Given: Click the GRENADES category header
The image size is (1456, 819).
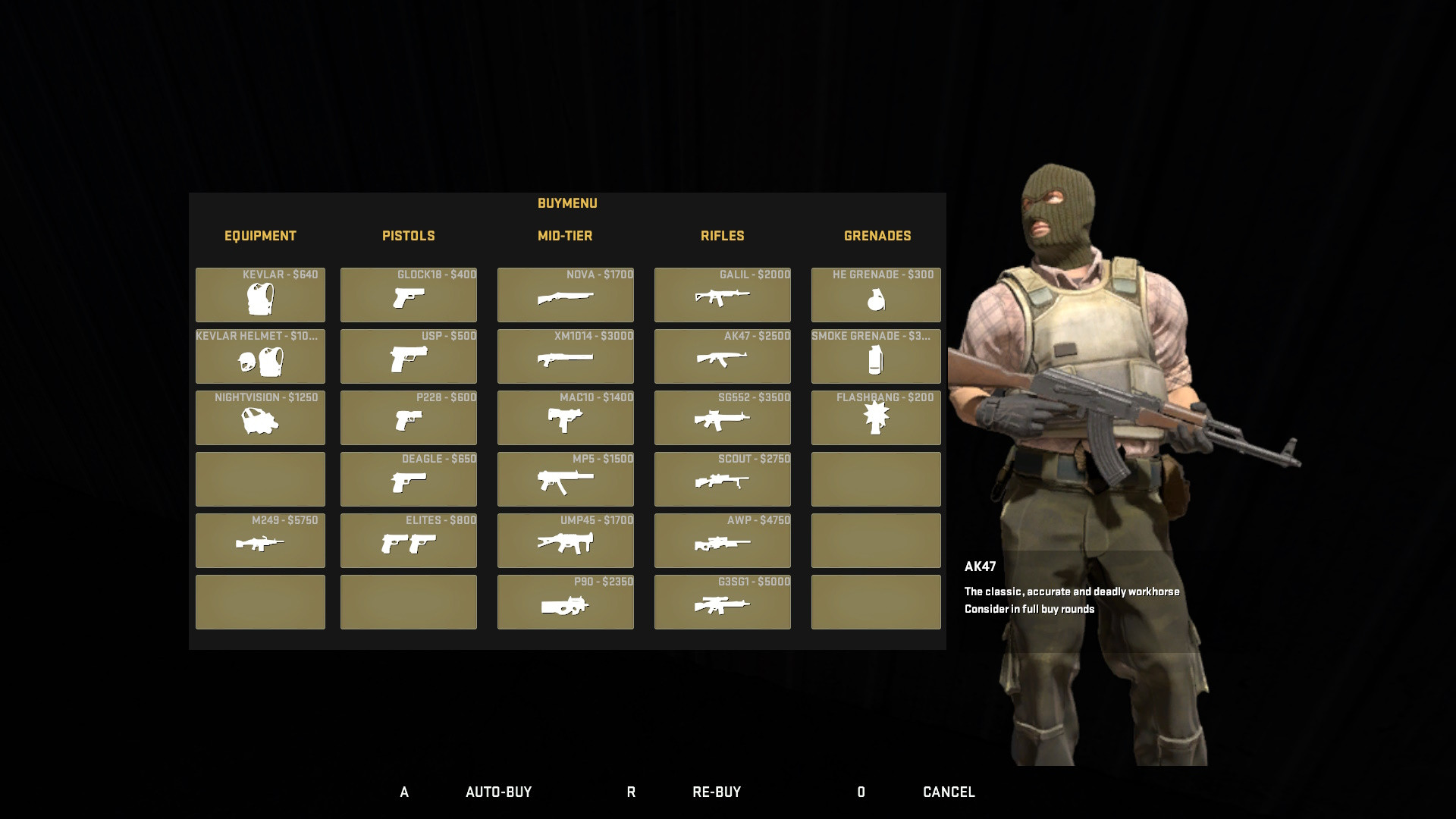Looking at the screenshot, I should pyautogui.click(x=877, y=236).
